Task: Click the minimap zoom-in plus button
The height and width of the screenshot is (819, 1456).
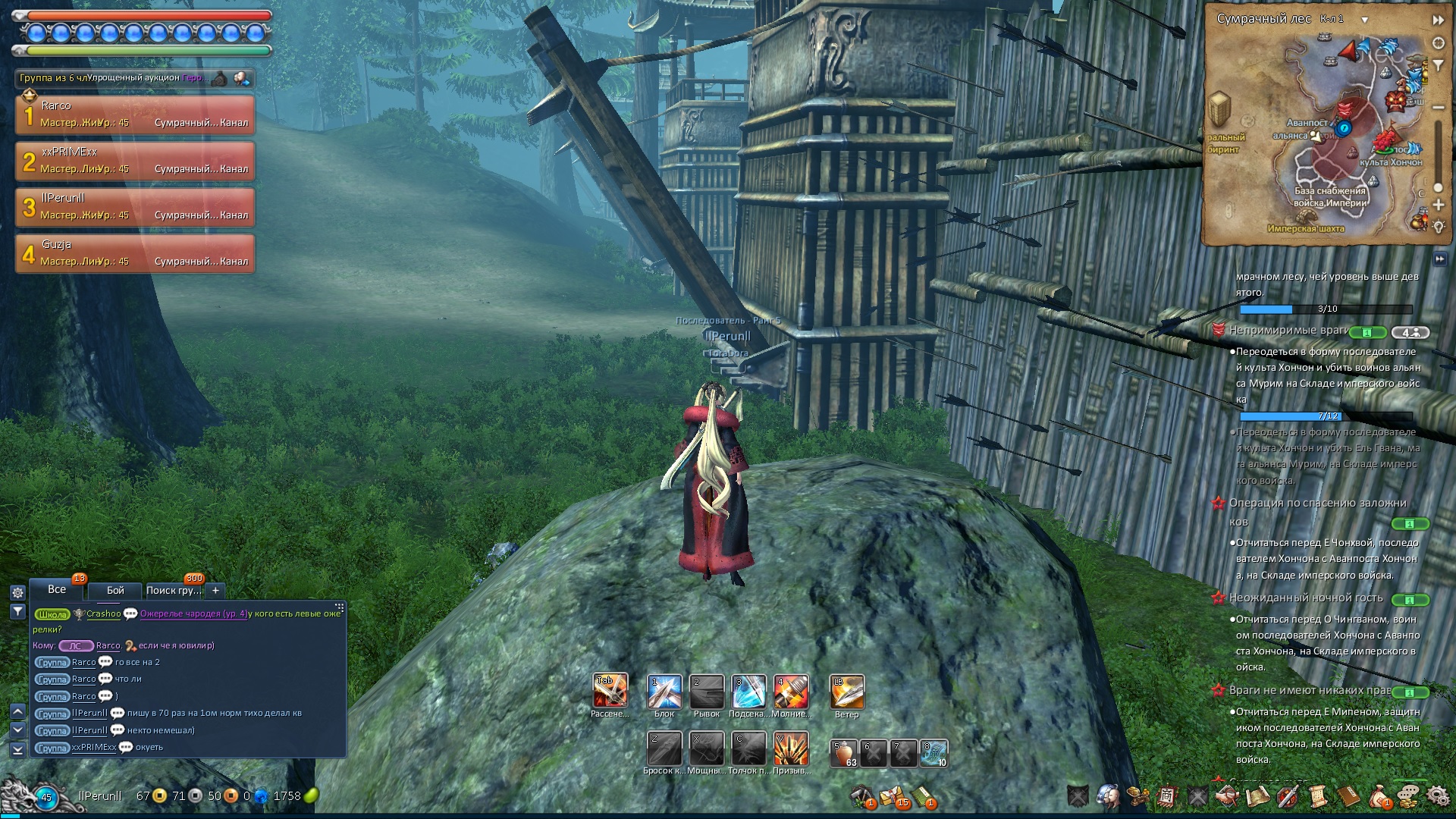Action: tap(1438, 205)
